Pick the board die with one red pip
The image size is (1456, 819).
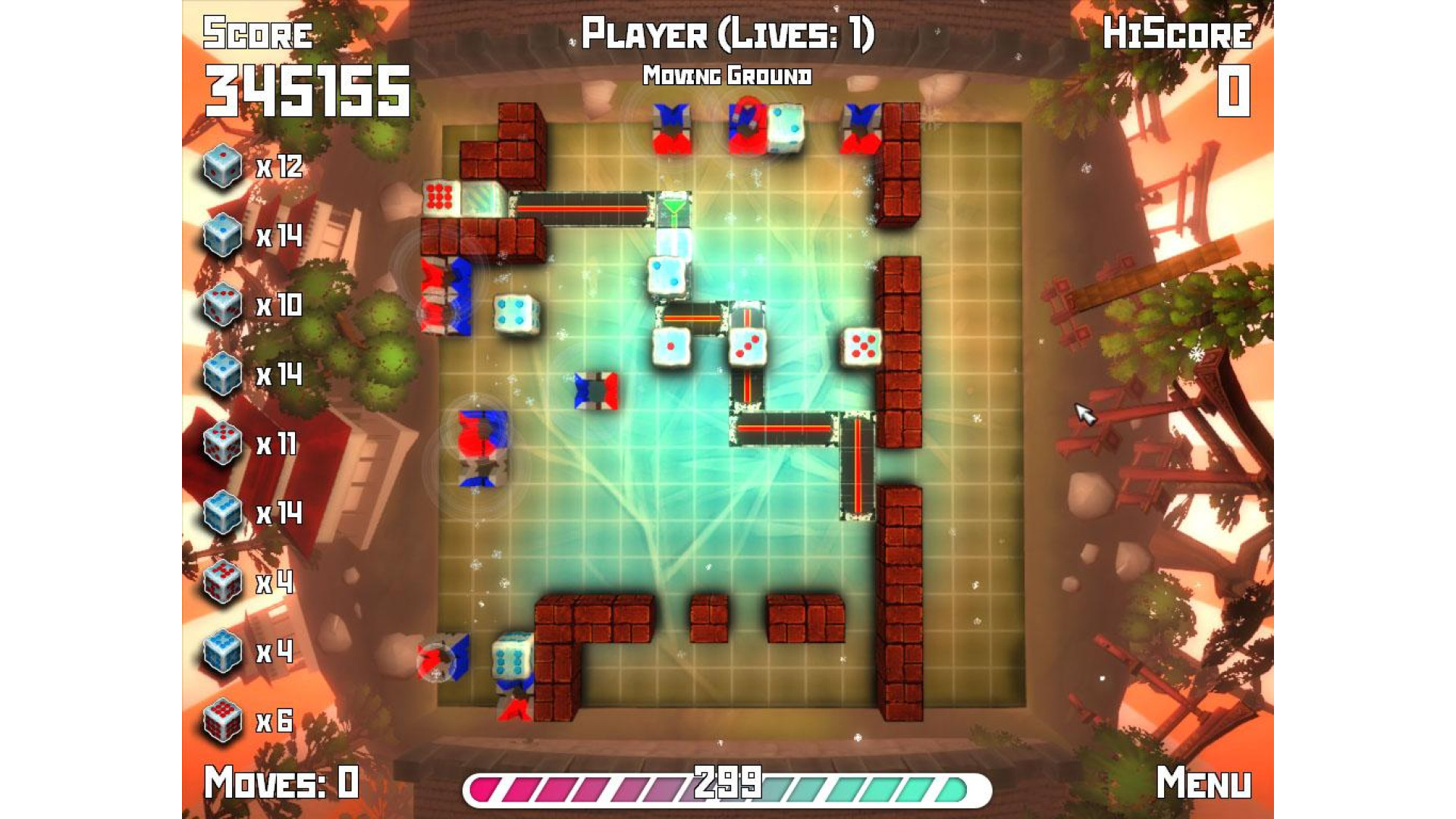(x=671, y=347)
